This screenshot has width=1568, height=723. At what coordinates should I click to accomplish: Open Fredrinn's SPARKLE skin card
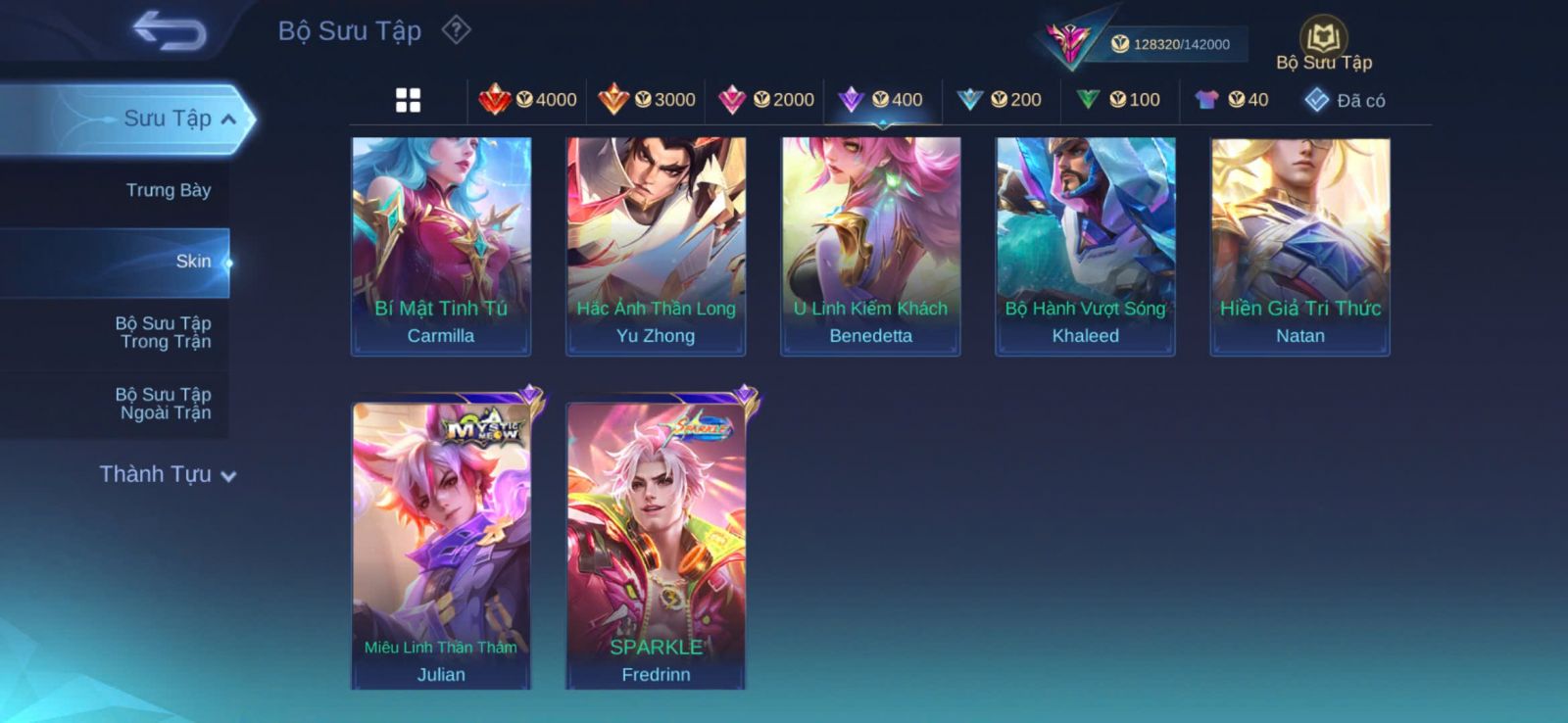656,544
